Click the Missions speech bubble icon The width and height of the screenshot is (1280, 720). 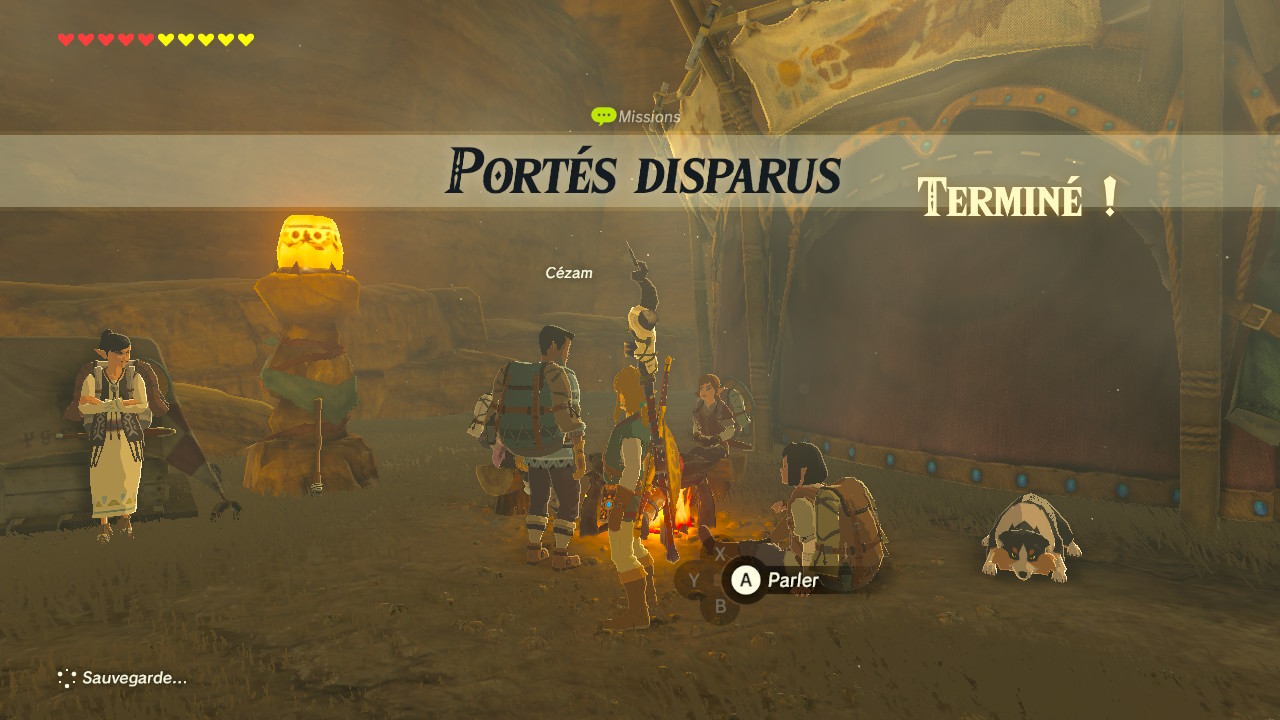[x=603, y=116]
